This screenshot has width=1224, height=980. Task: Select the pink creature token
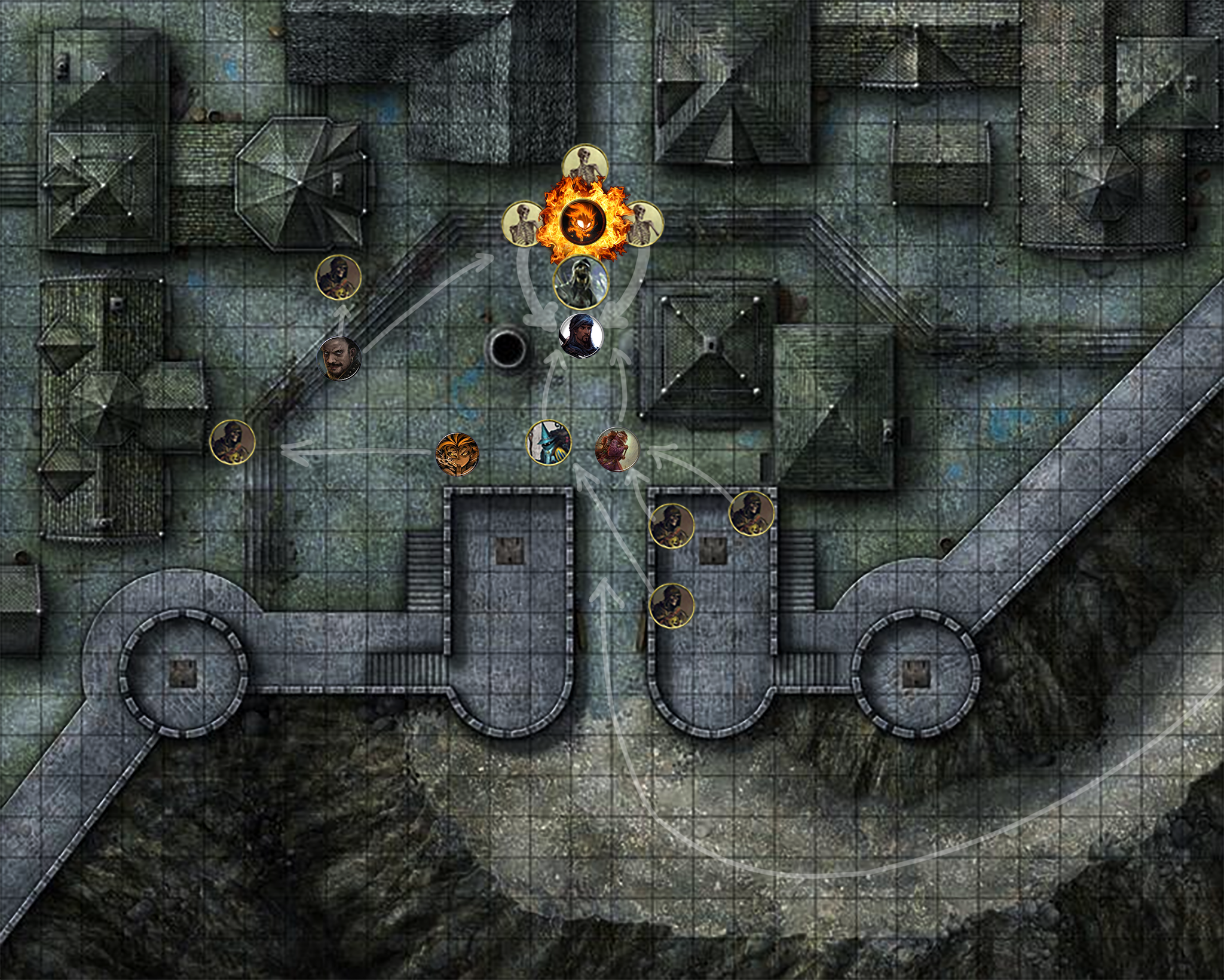point(617,449)
